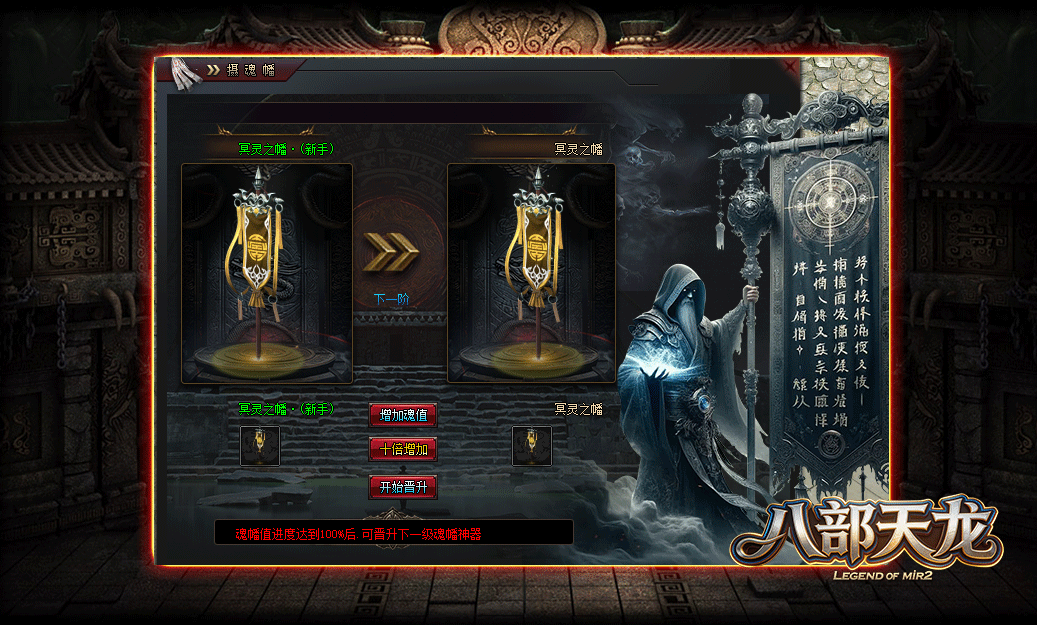View the large next-tier 冥灵之幡 banner preview
Image resolution: width=1037 pixels, height=625 pixels.
click(531, 273)
